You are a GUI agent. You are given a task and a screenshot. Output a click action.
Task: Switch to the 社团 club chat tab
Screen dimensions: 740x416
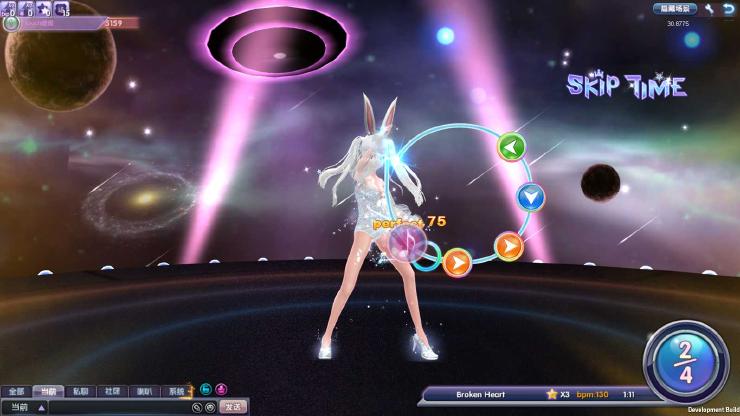(111, 391)
